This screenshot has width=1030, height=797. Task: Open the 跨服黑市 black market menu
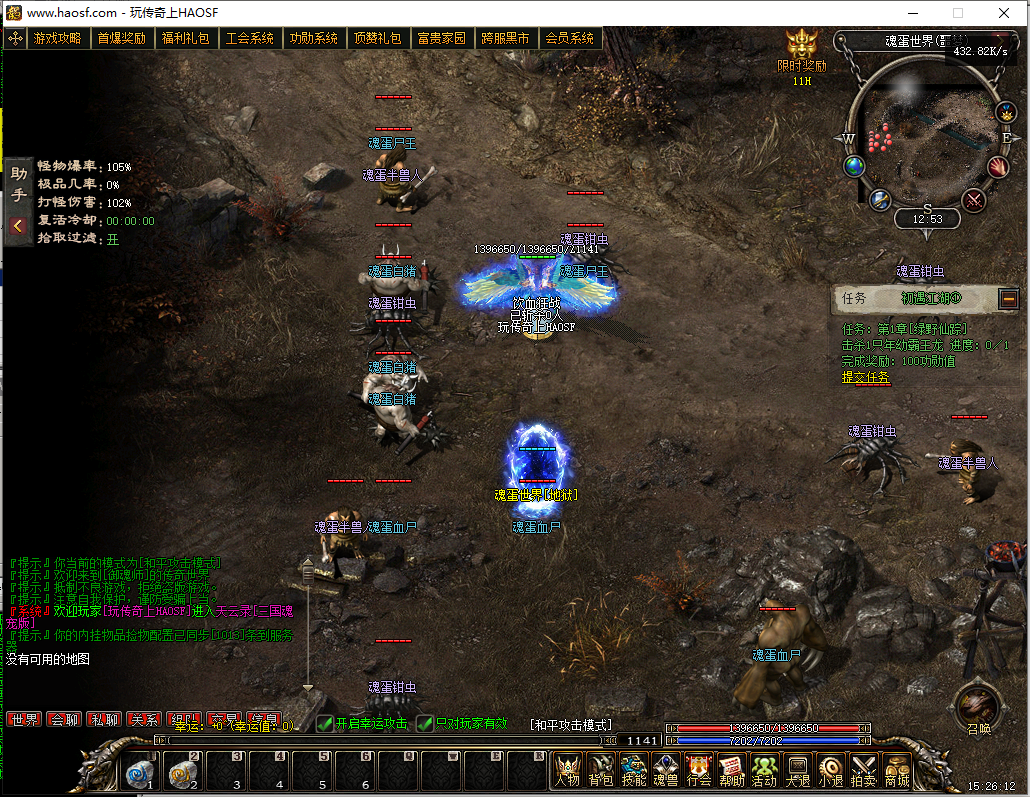click(x=505, y=39)
